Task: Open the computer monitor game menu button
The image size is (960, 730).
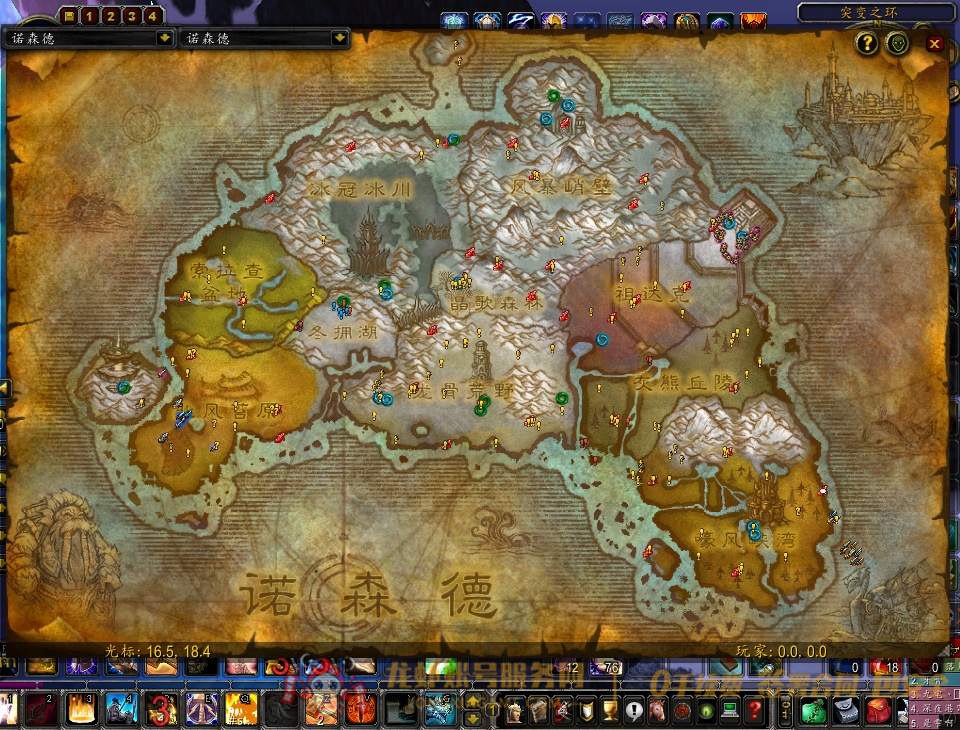Action: click(x=729, y=711)
